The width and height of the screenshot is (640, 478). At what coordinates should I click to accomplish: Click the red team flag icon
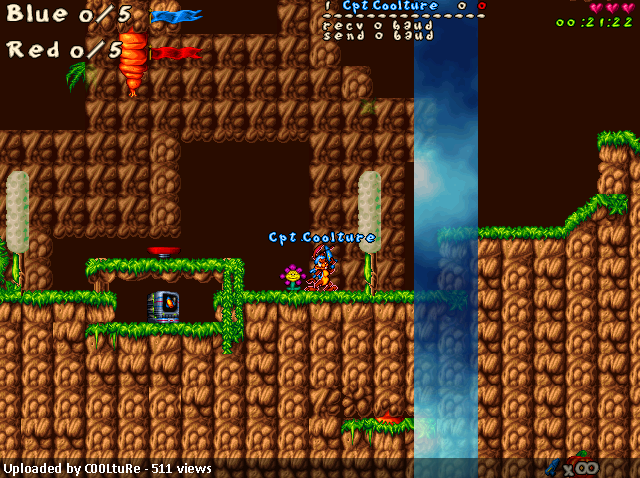click(174, 52)
